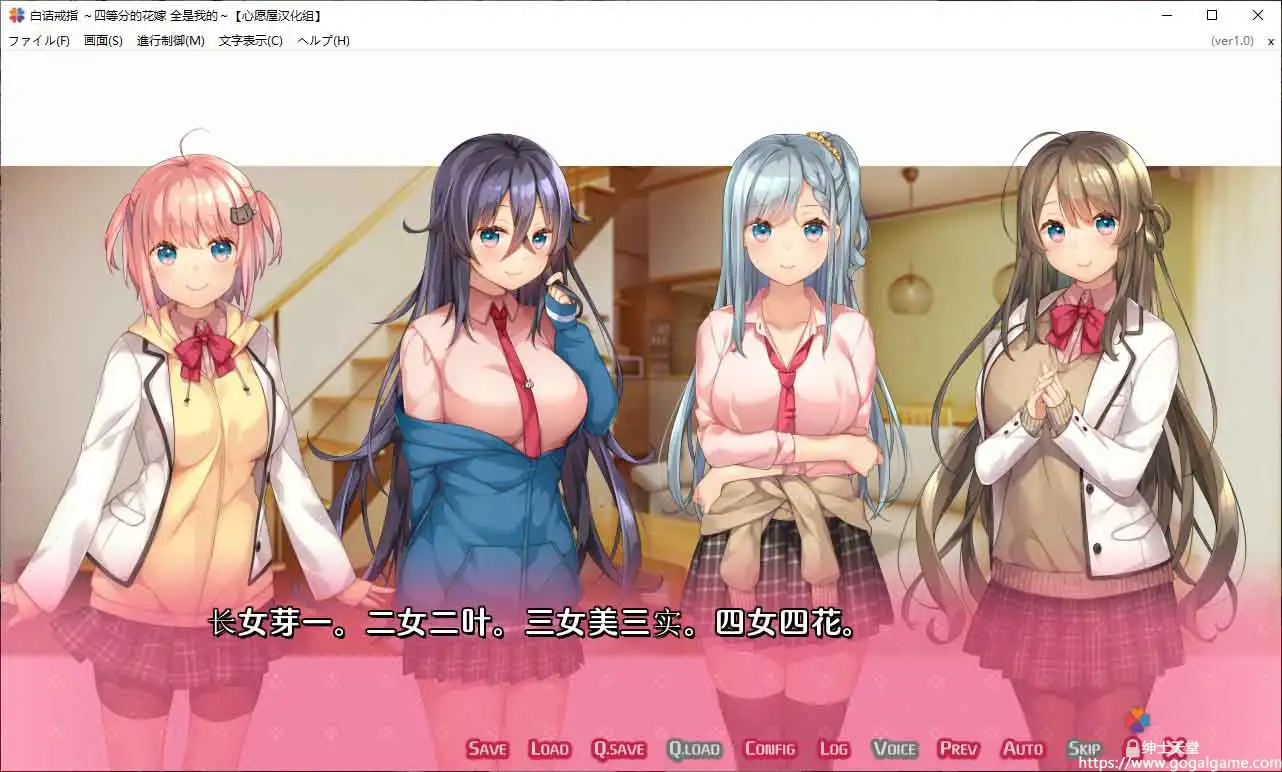
Task: Open the LOG text history
Action: click(833, 747)
